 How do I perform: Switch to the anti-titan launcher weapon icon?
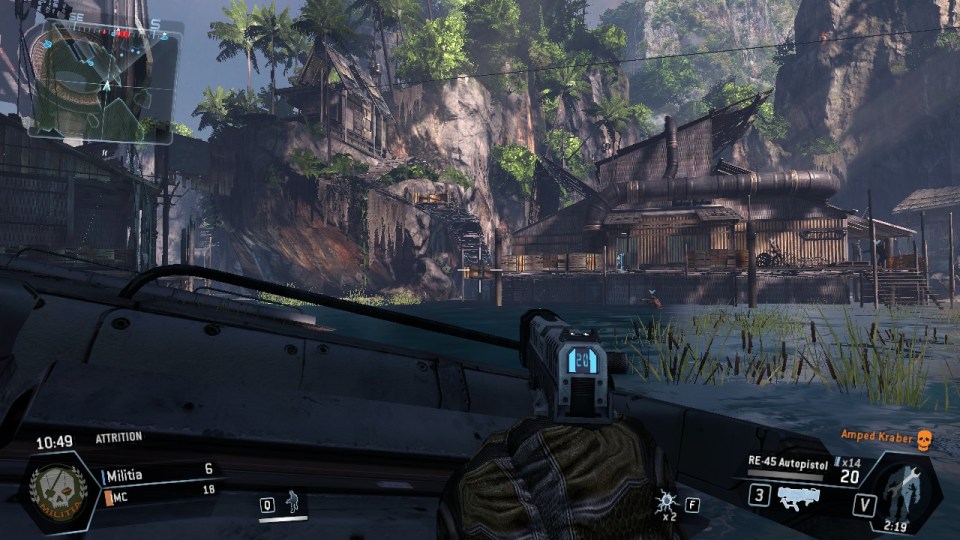(798, 495)
